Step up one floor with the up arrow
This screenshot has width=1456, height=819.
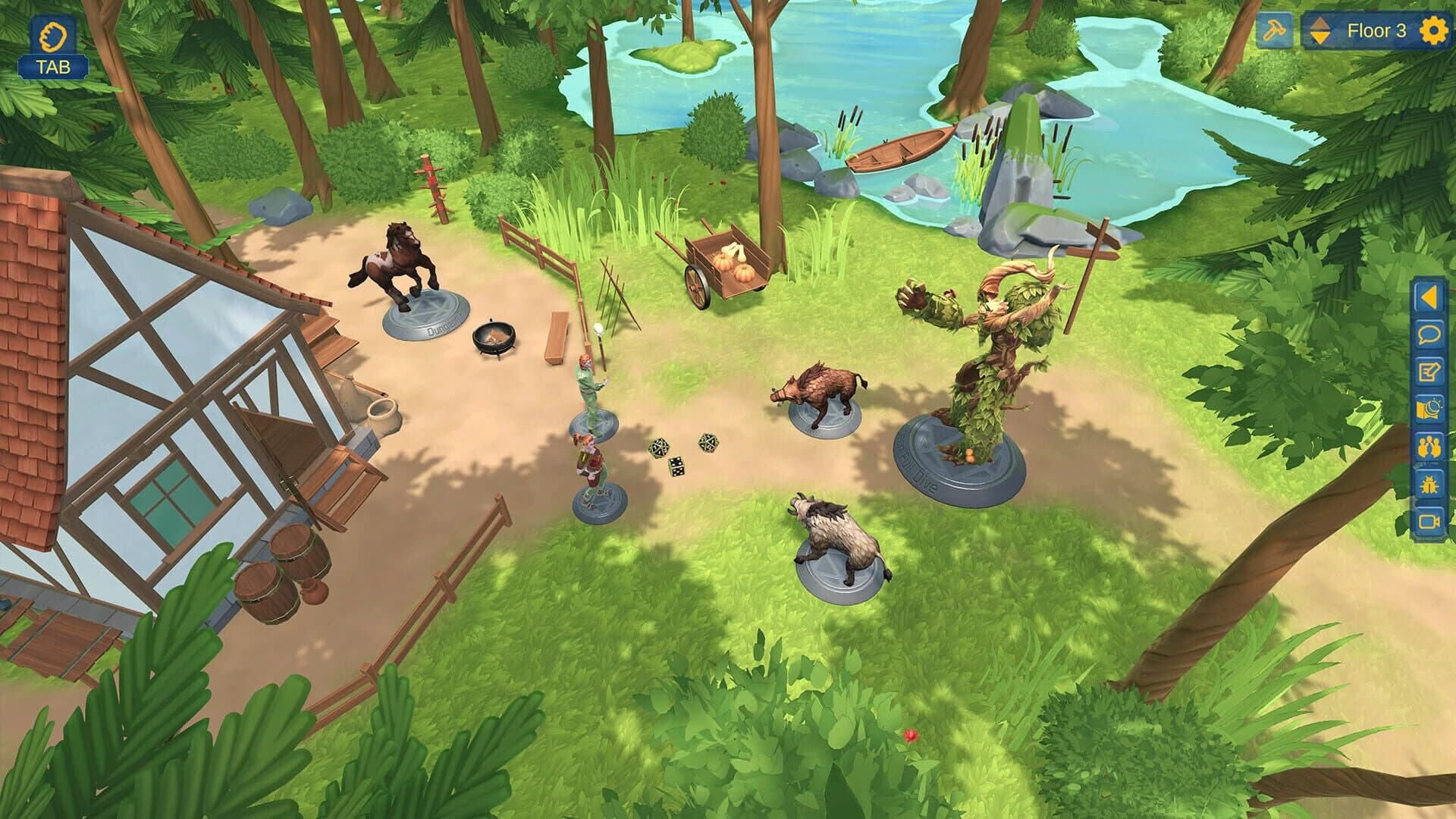[1319, 23]
